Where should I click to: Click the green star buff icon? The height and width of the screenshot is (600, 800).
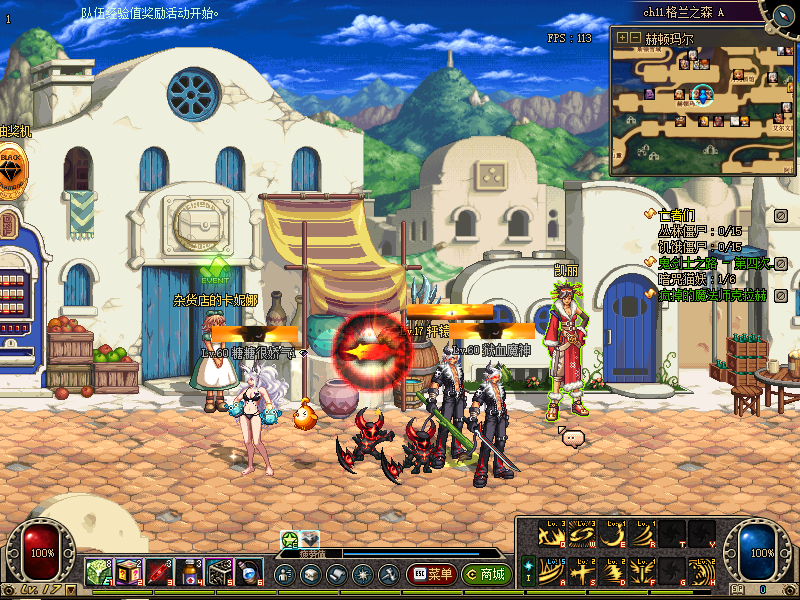click(291, 539)
